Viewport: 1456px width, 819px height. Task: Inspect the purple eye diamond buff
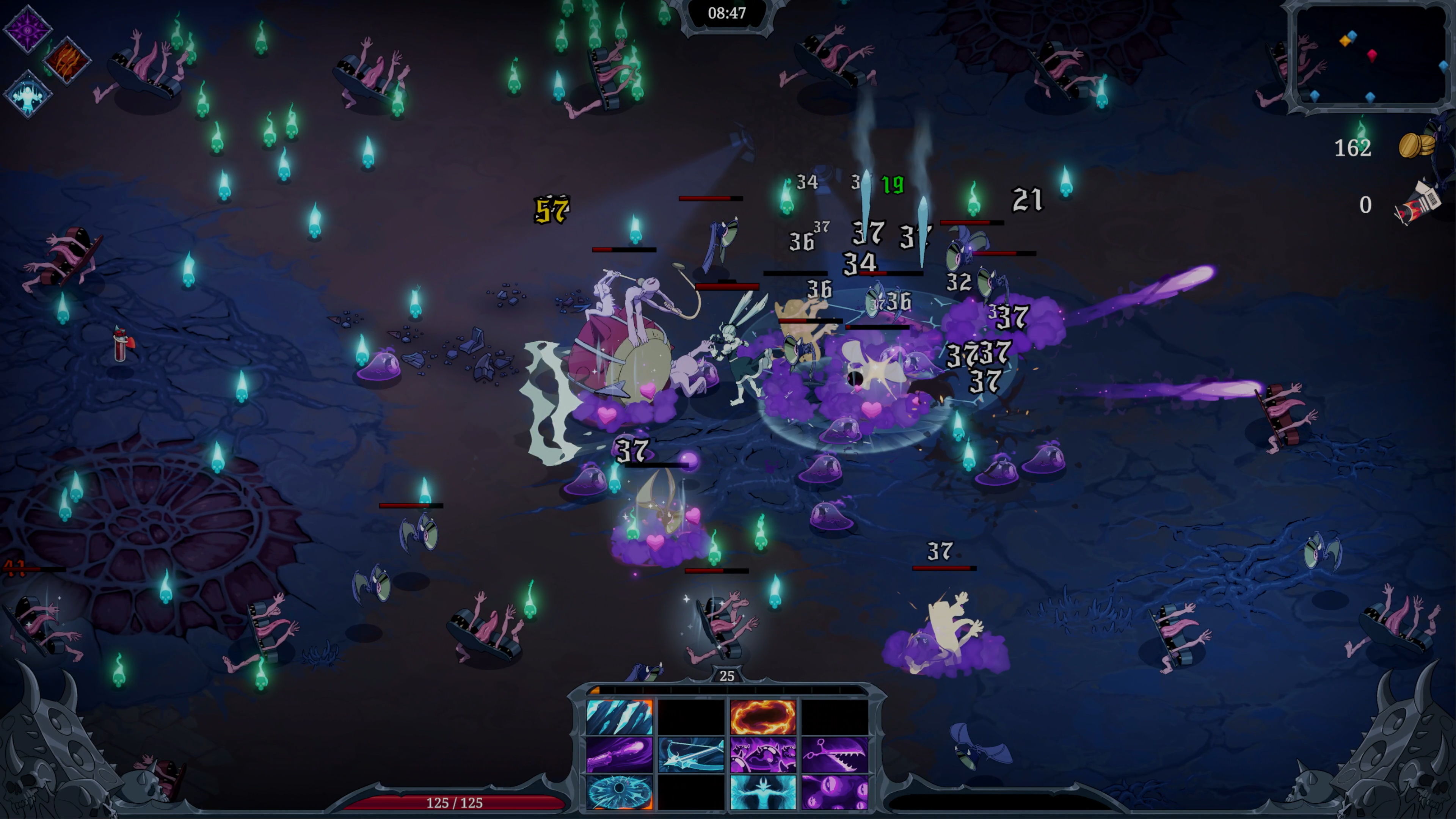28,28
